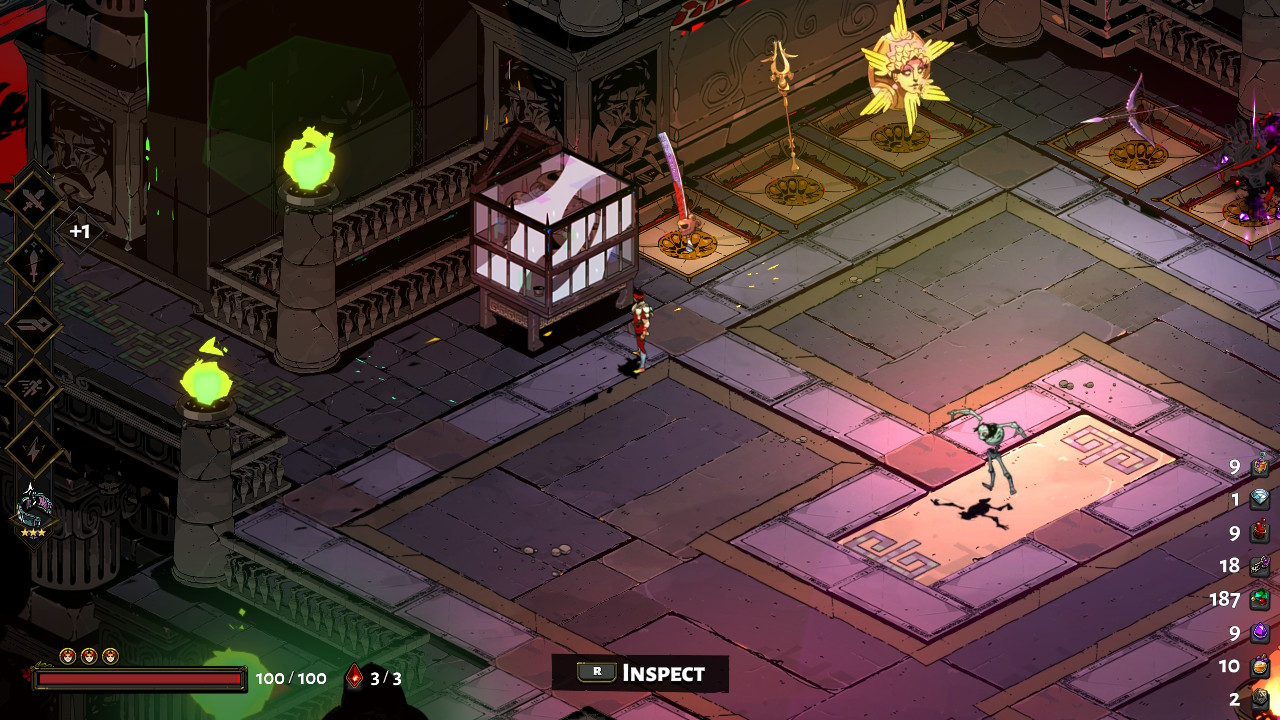Select the running figure Dash slot
This screenshot has width=1280, height=720.
tap(34, 387)
